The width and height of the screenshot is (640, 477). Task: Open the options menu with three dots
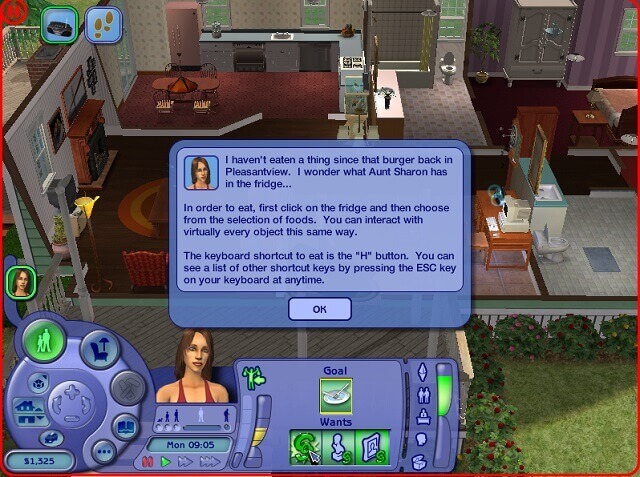[x=104, y=450]
